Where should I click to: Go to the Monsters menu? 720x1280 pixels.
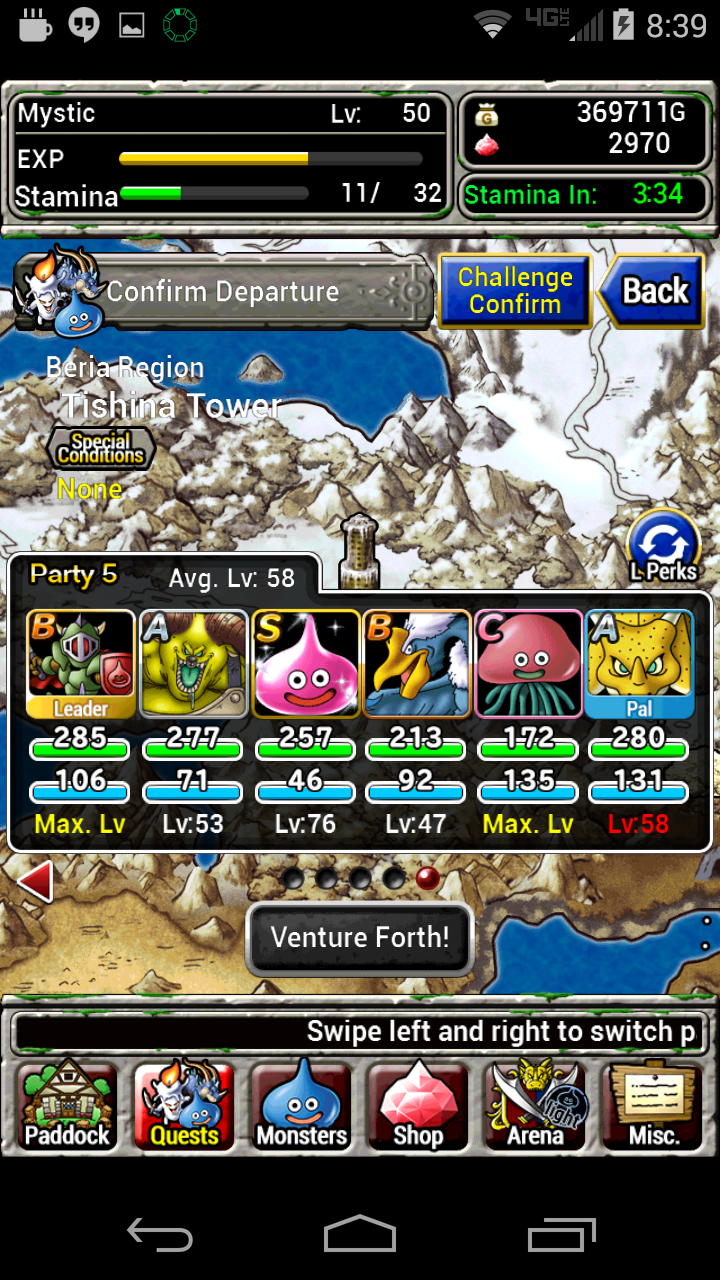click(301, 1106)
